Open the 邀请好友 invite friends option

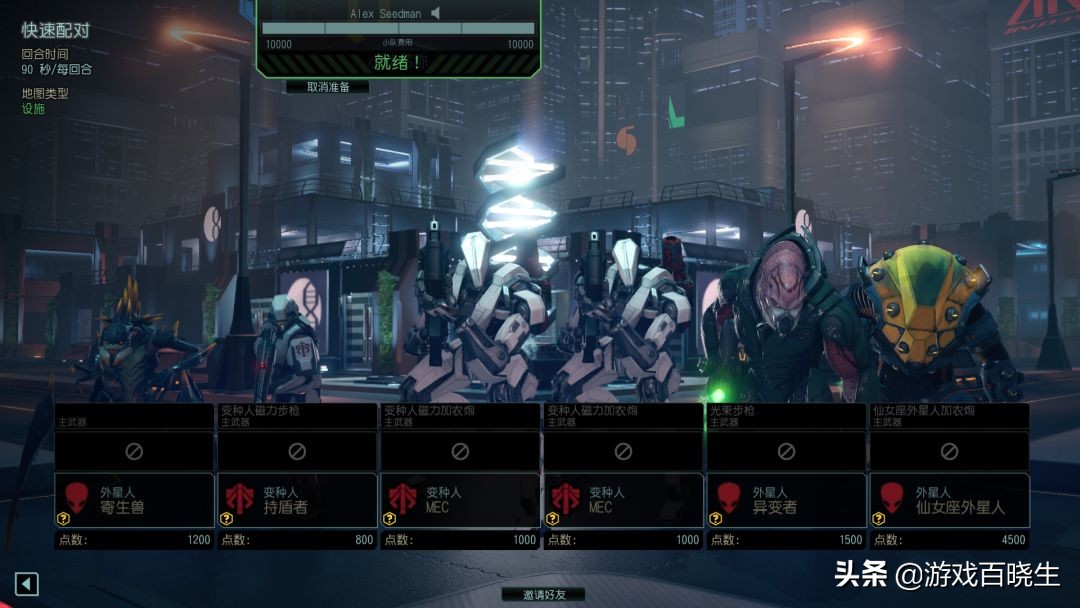click(x=542, y=594)
